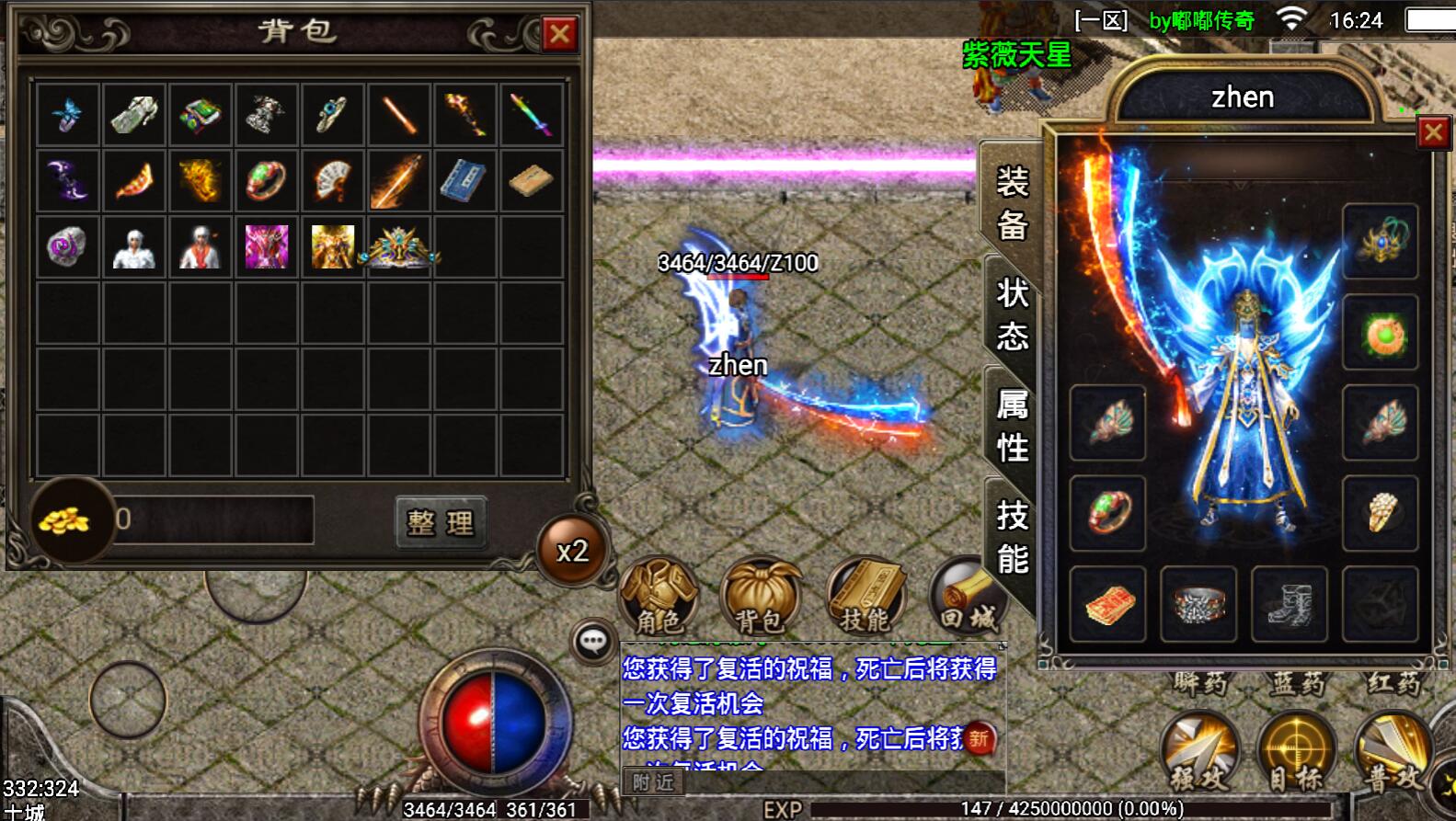Screen dimensions: 1456x821
Task: Close the zhen character panel
Action: pos(1433,133)
